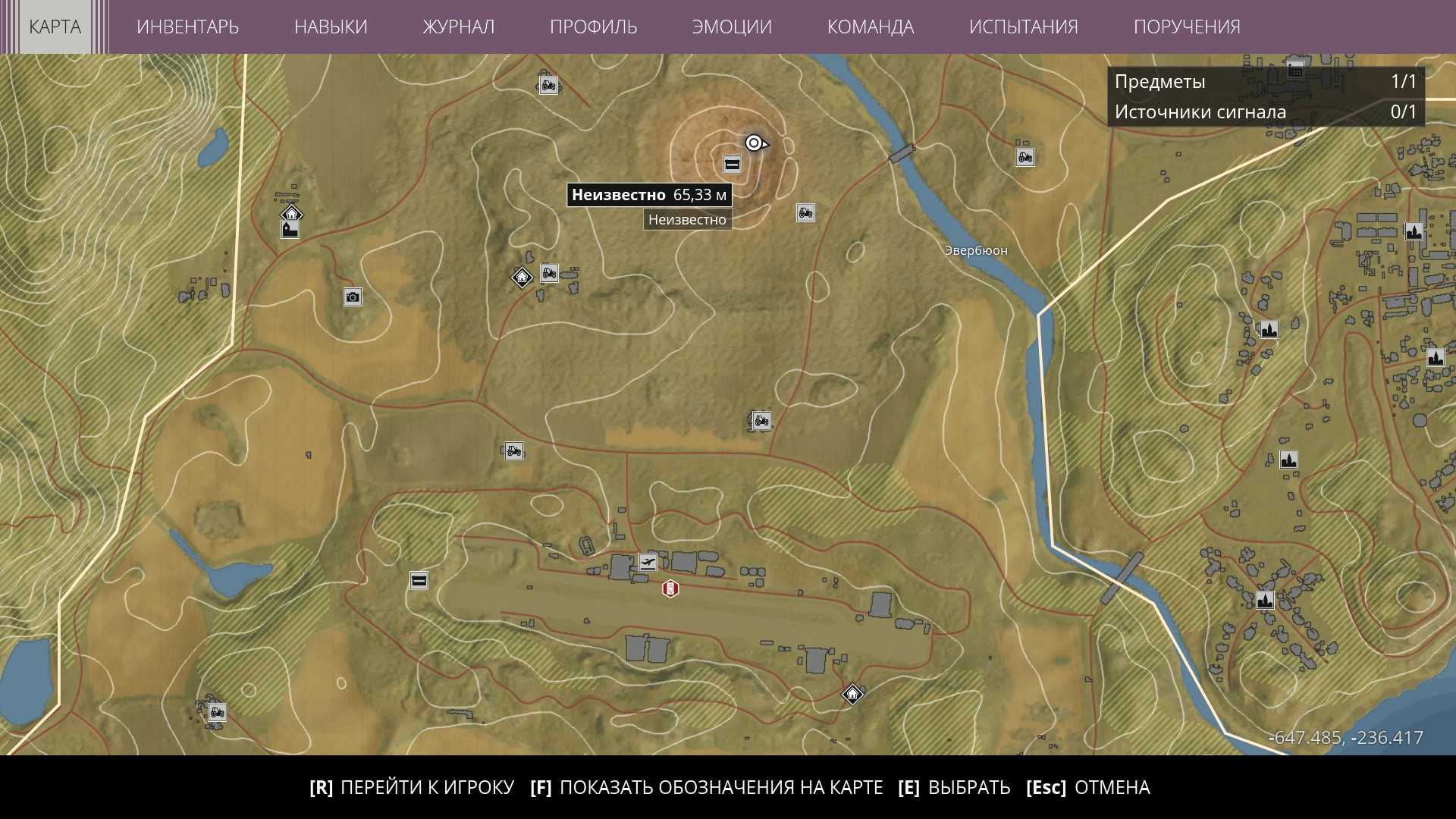
Task: Open the Журнал tab
Action: tap(458, 27)
